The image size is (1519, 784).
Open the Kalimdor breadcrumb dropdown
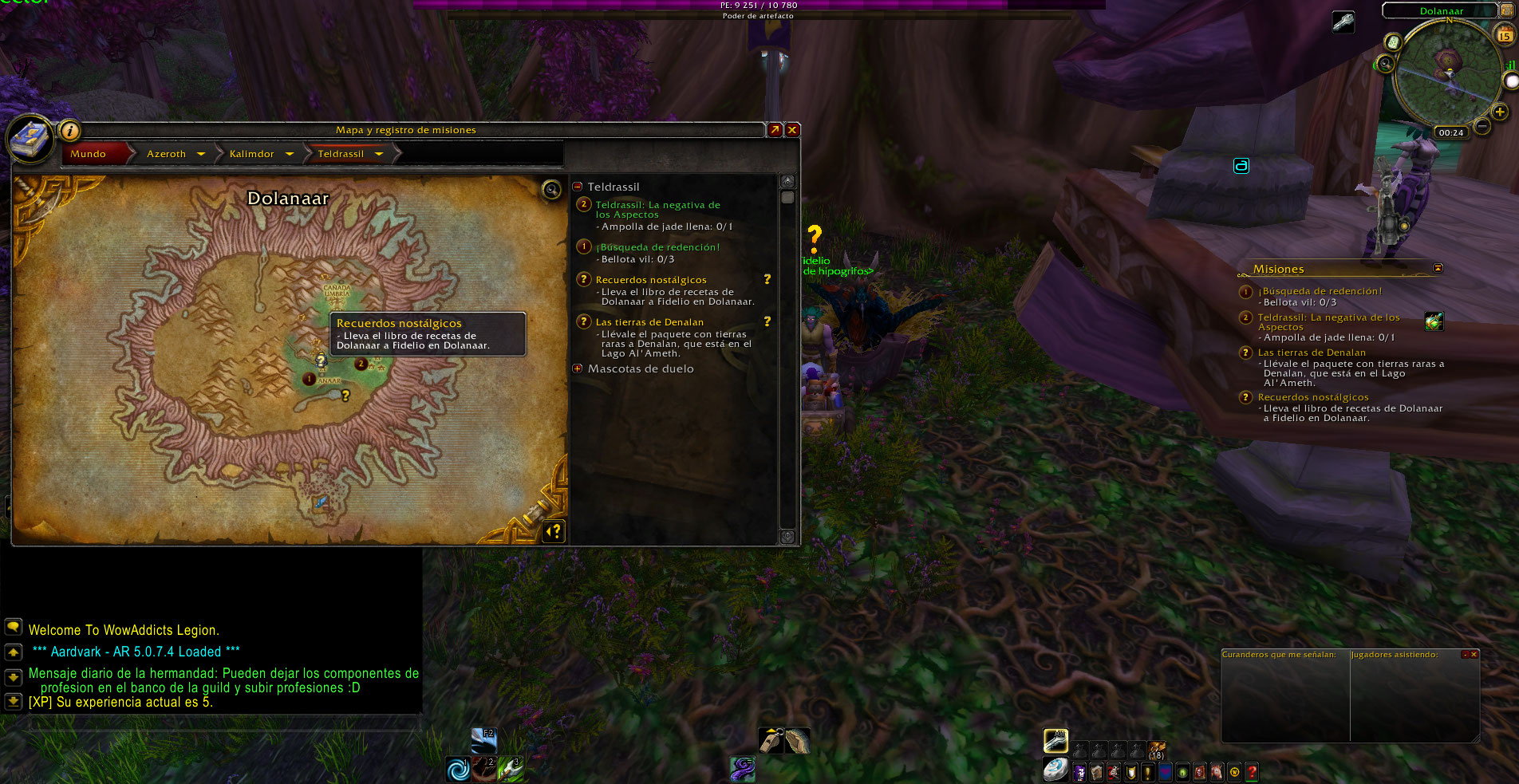point(289,154)
